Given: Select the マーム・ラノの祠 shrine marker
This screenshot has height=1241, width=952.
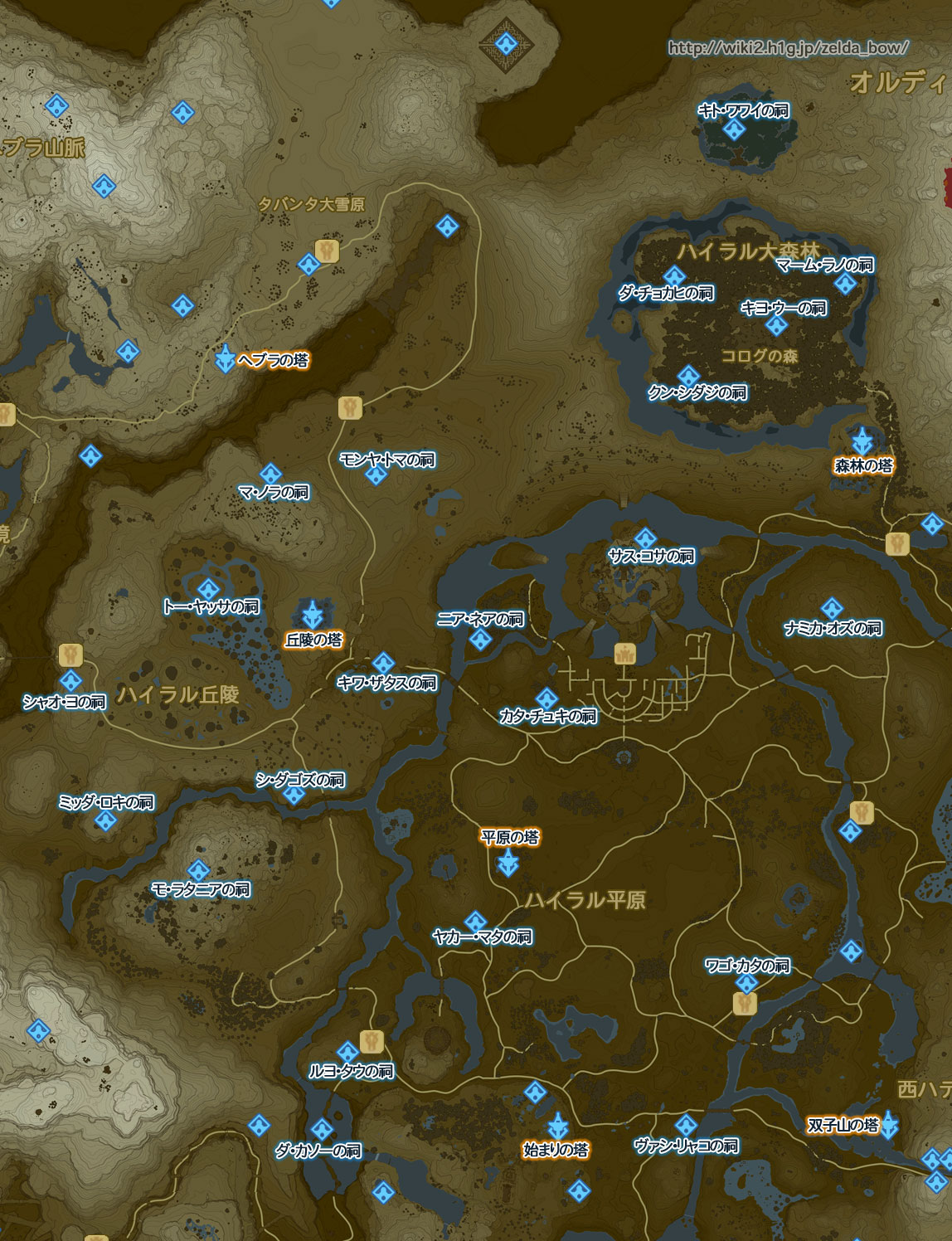Looking at the screenshot, I should [845, 285].
